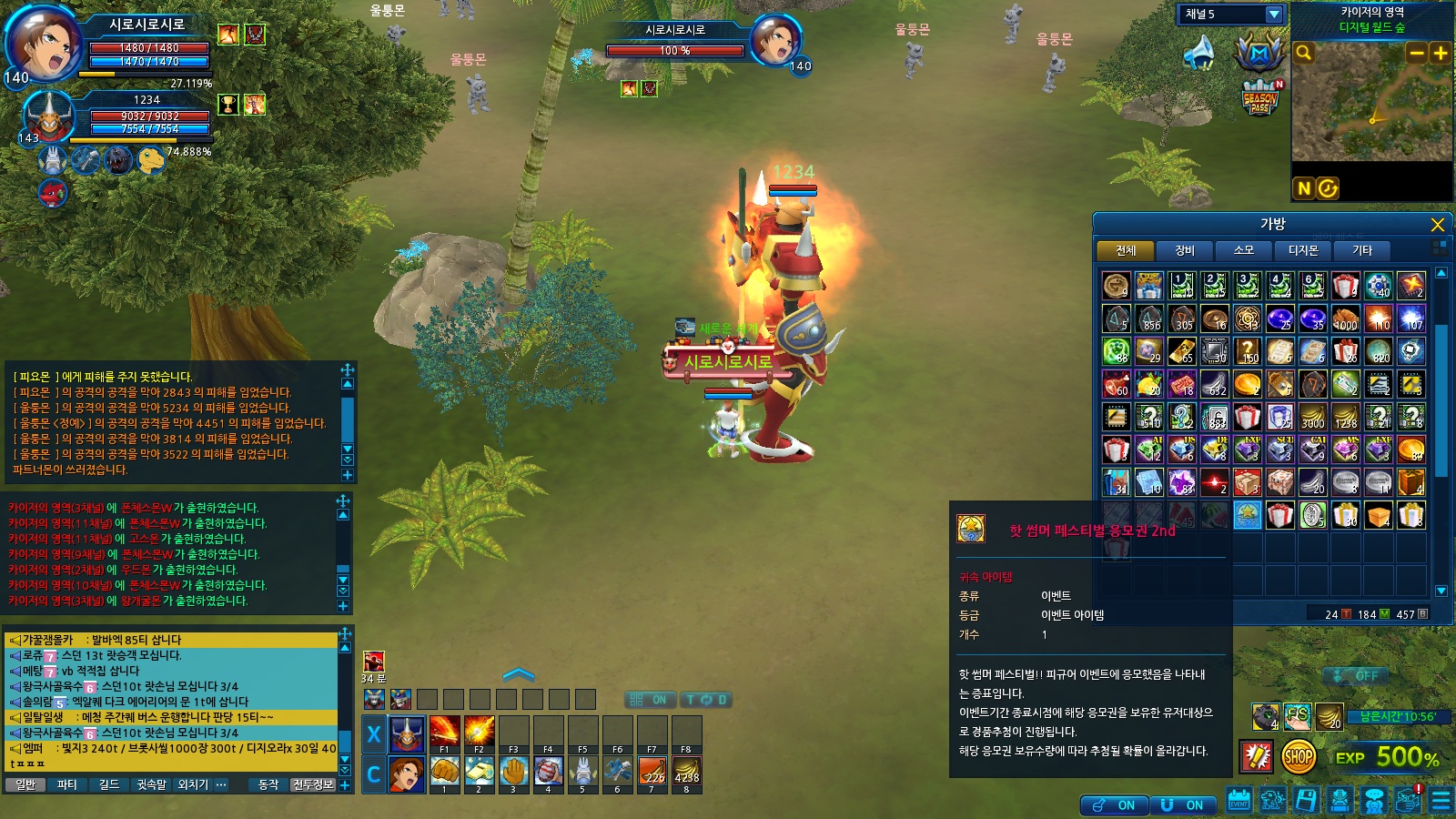The image size is (1456, 819).
Task: Activate the F1 fire slash skill
Action: (444, 733)
